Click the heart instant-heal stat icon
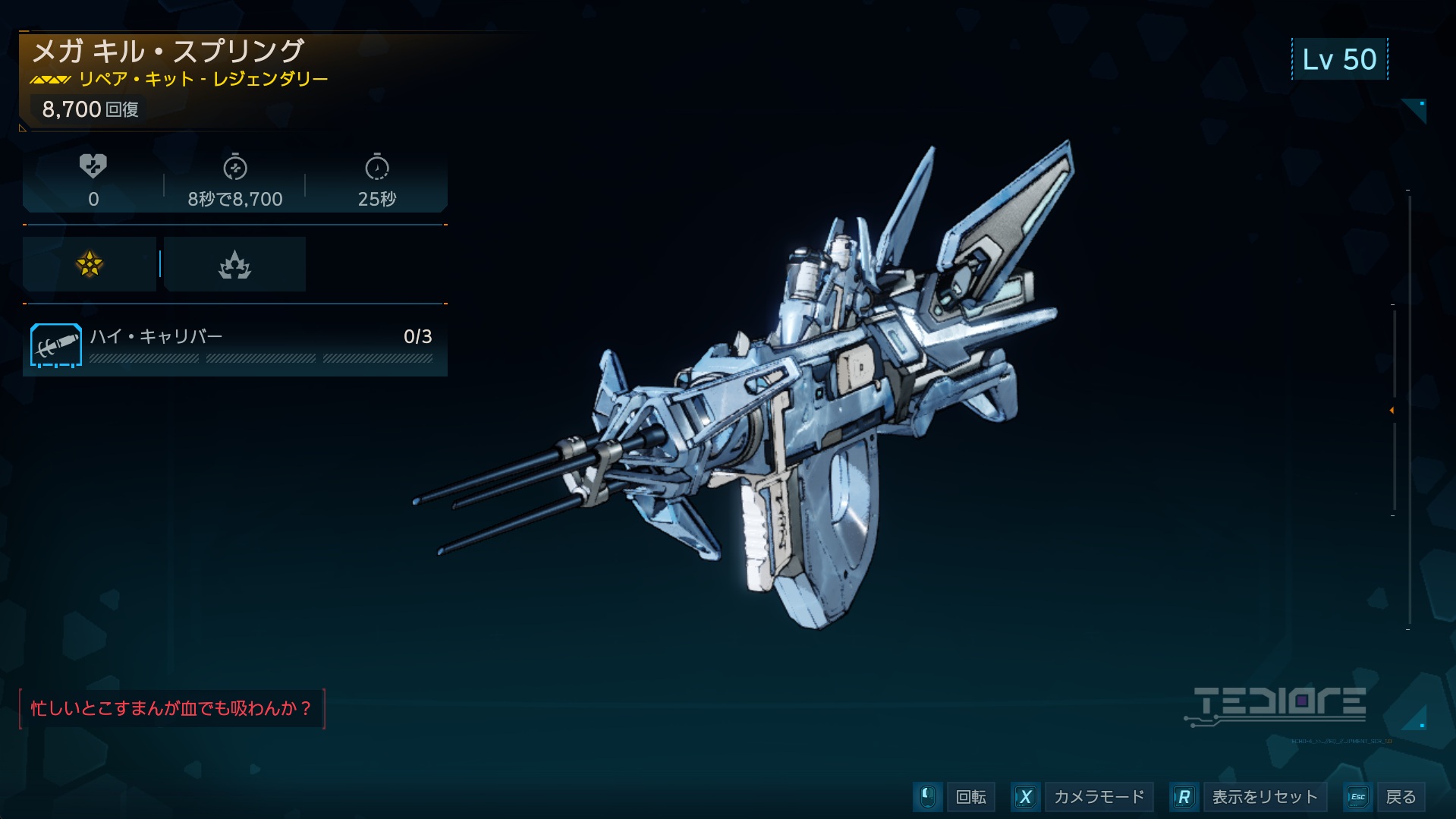This screenshot has width=1456, height=819. click(x=93, y=166)
